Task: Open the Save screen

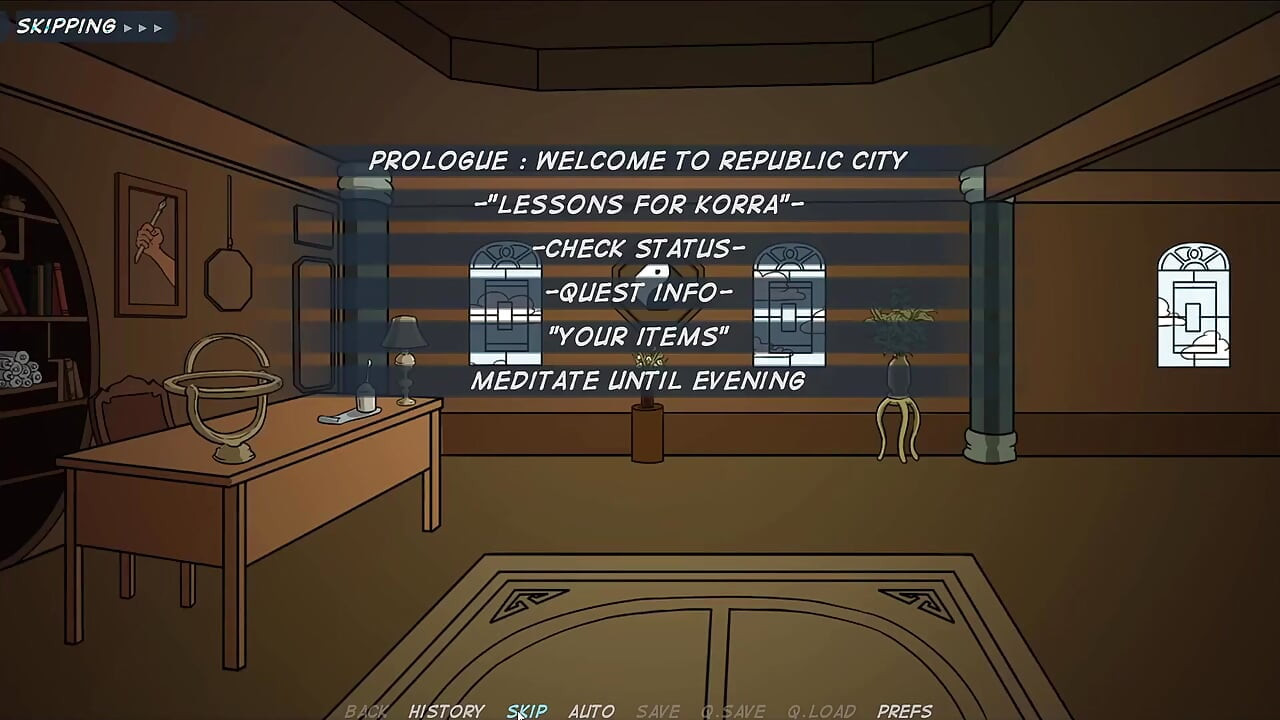Action: point(656,711)
